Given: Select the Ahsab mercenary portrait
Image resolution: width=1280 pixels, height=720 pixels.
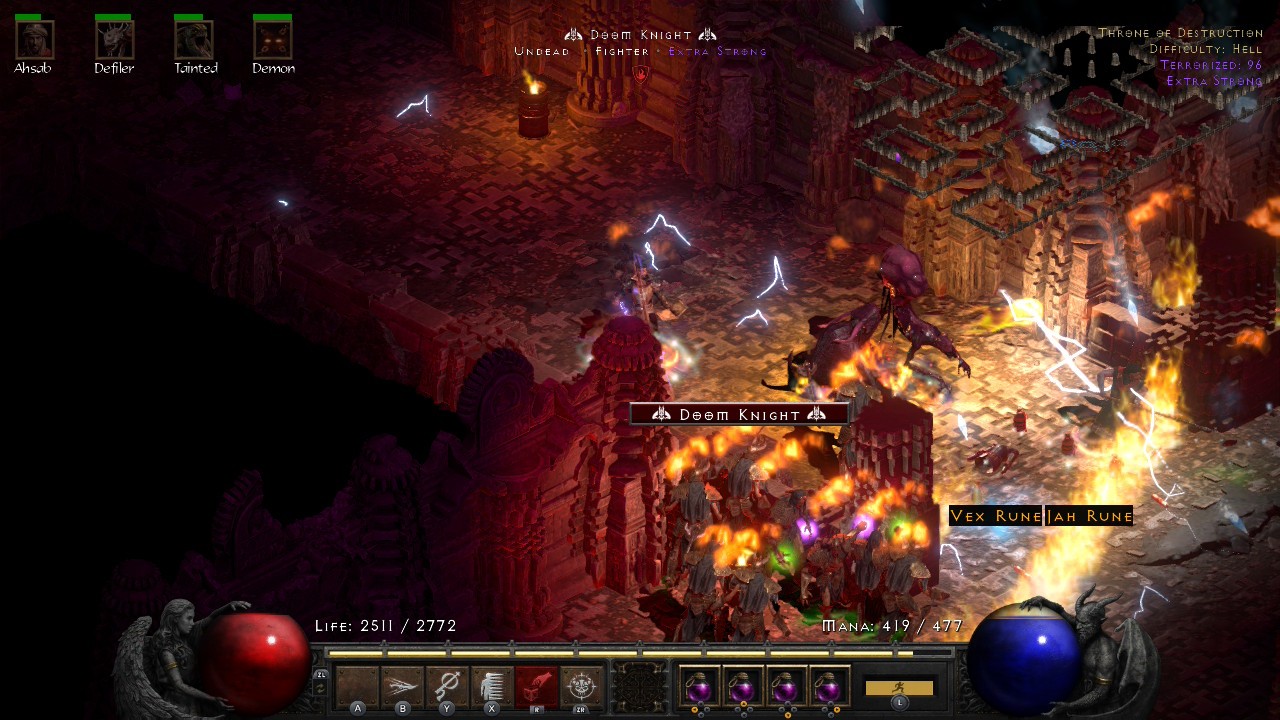Looking at the screenshot, I should [35, 40].
